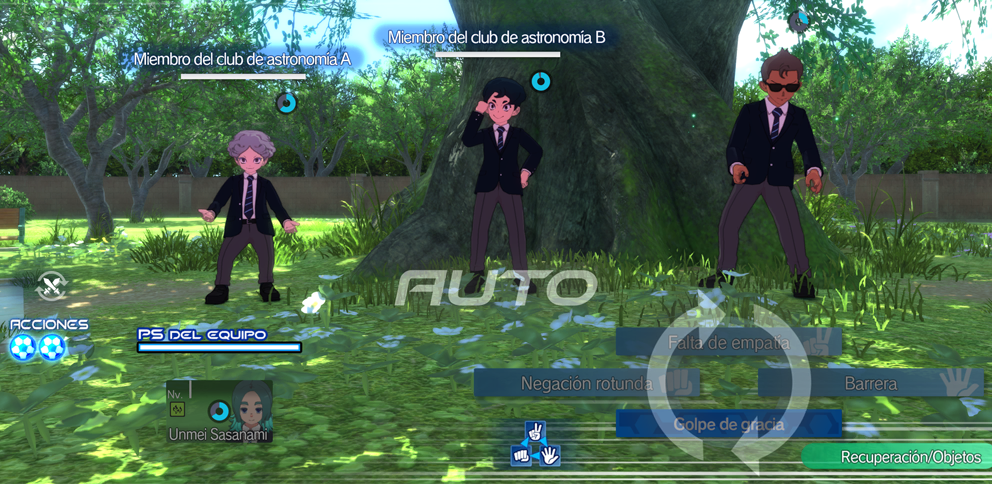This screenshot has height=484, width=992.
Task: Use the Barrera action
Action: (870, 383)
